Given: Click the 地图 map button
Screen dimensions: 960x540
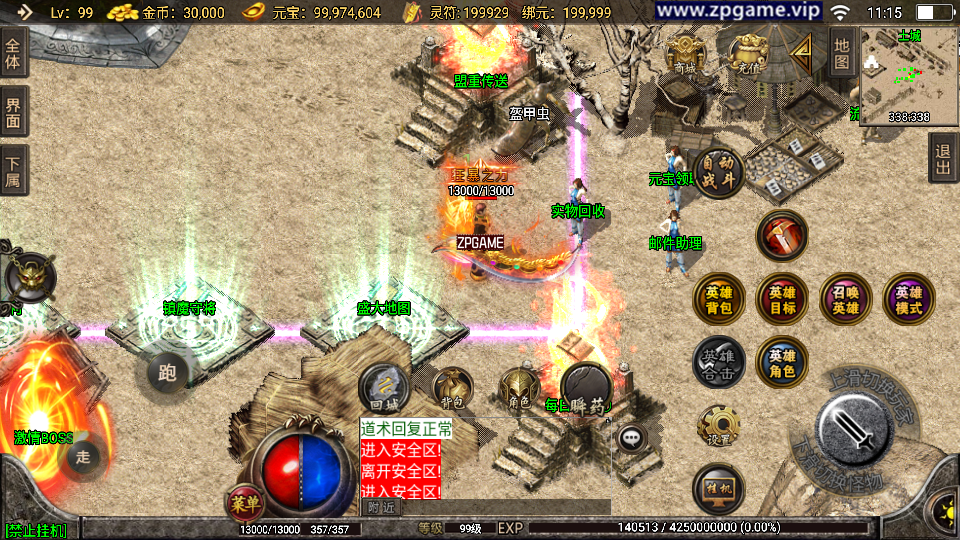Looking at the screenshot, I should coord(842,53).
